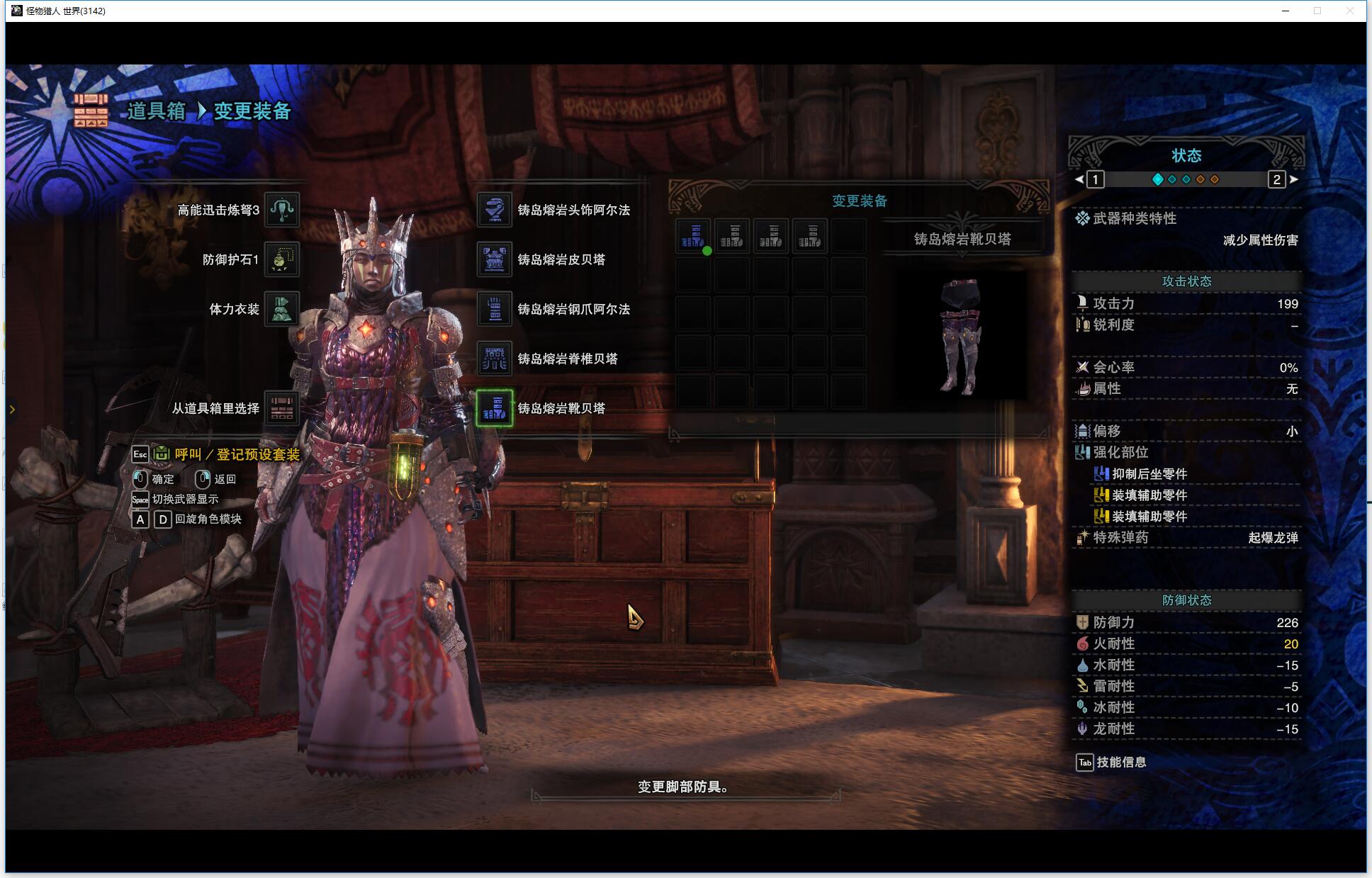Choose the equipped leg armor in the grid
The height and width of the screenshot is (878, 1372).
pyautogui.click(x=692, y=236)
